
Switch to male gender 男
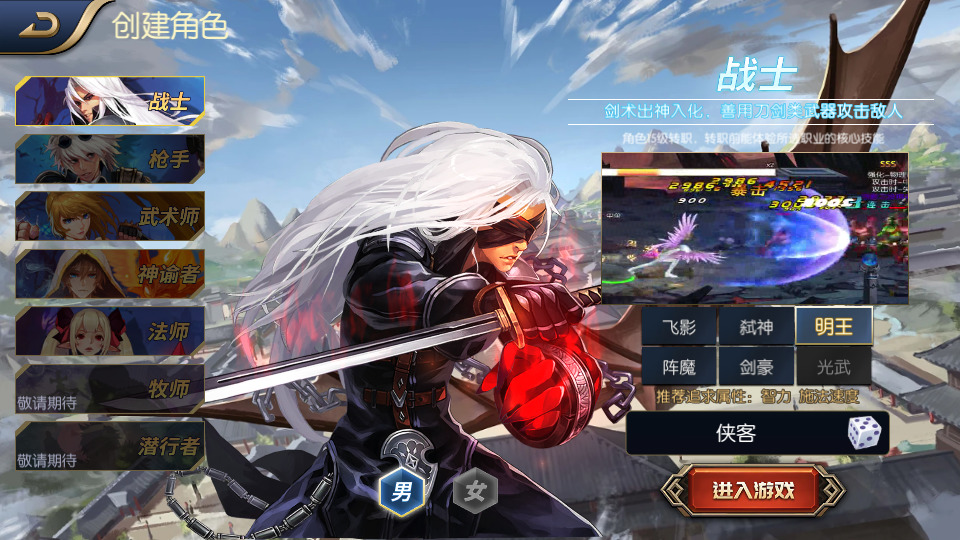tap(402, 491)
